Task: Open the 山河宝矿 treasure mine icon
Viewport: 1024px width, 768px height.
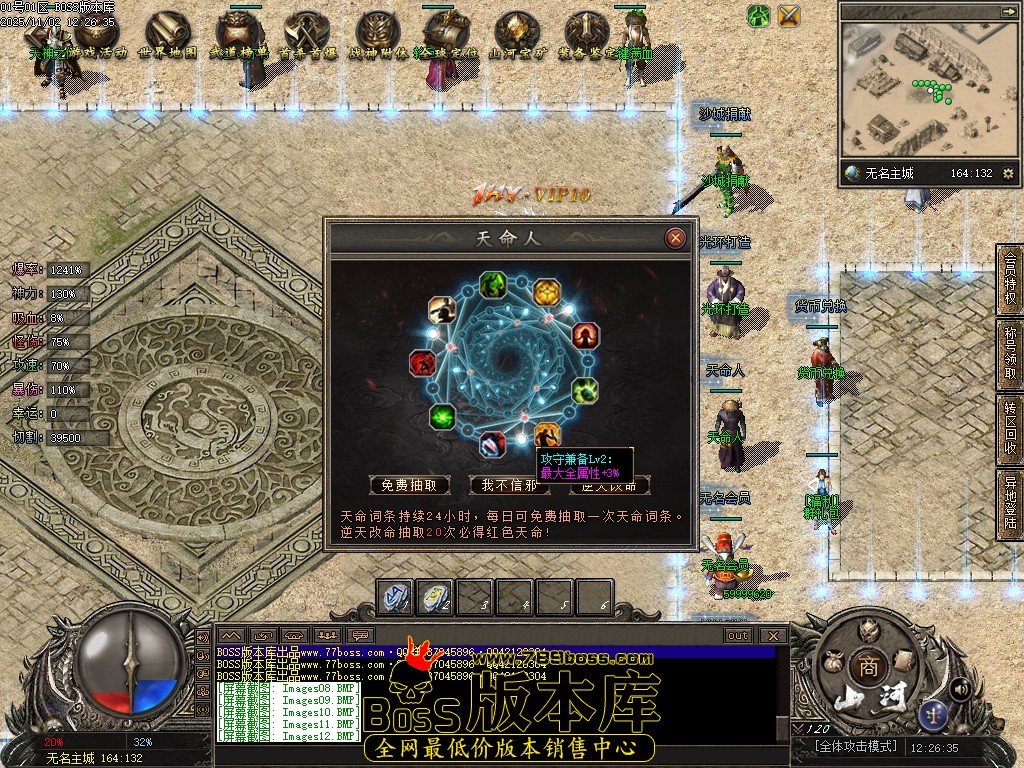Action: pyautogui.click(x=516, y=36)
